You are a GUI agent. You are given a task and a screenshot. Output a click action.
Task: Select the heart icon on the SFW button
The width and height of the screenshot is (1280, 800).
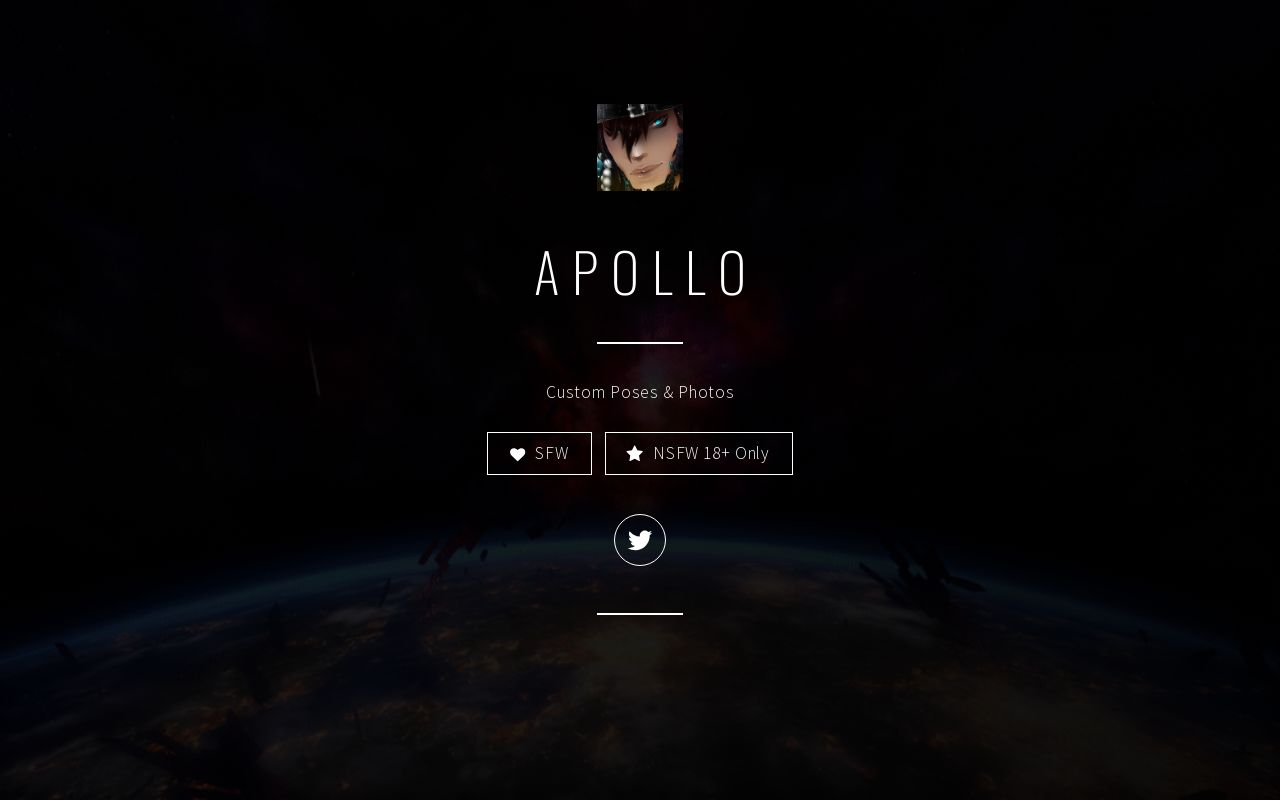click(518, 453)
